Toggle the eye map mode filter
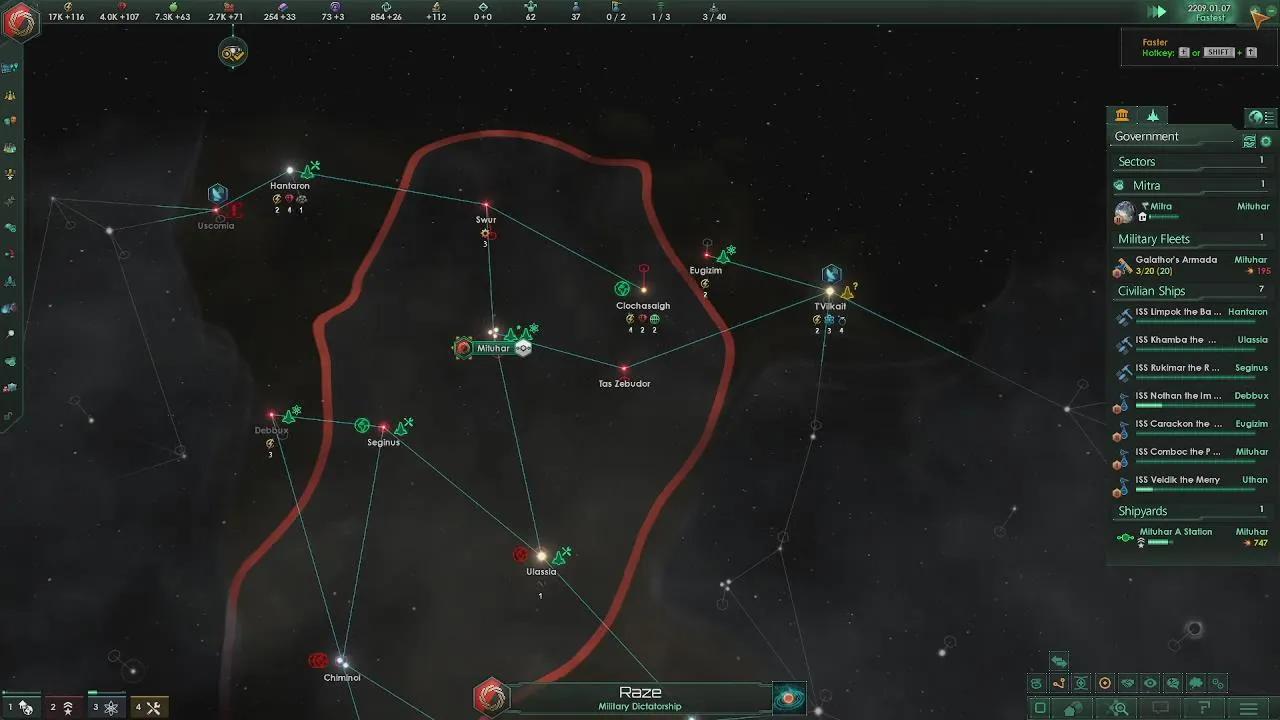Viewport: 1280px width, 720px height. click(1150, 684)
